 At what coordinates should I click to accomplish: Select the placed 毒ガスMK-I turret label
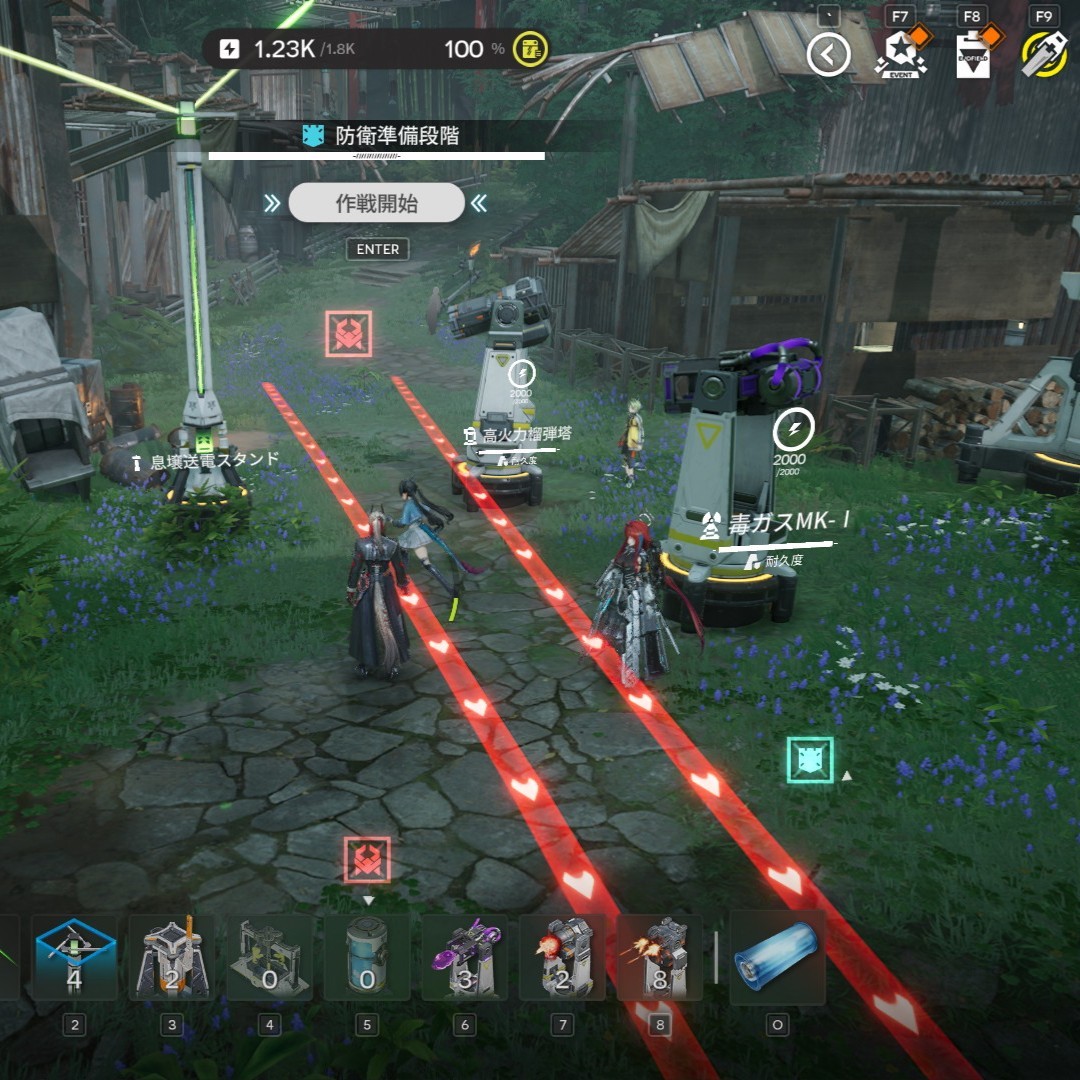[x=776, y=522]
